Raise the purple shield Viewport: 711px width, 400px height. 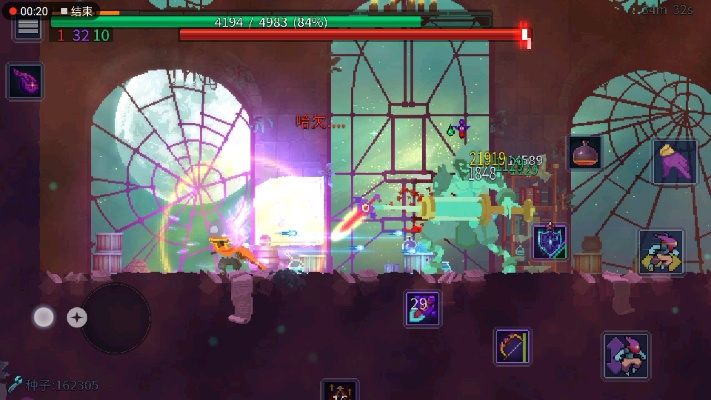[549, 242]
